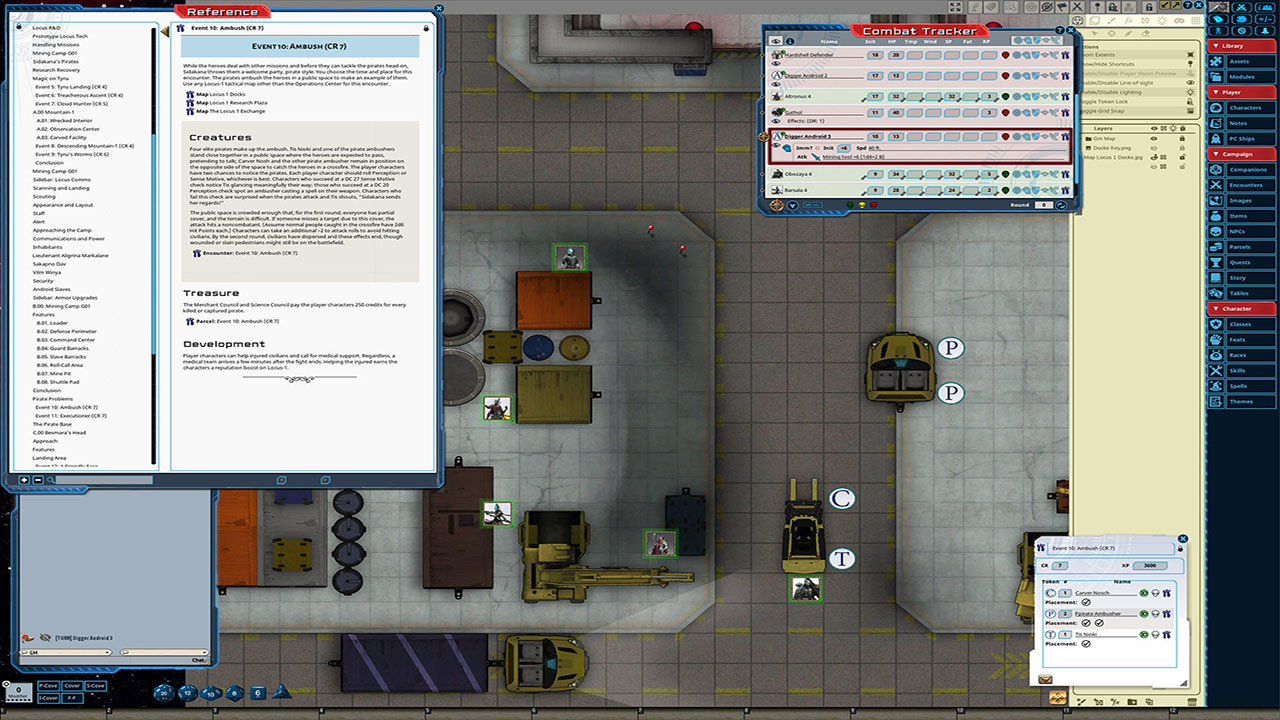Image resolution: width=1280 pixels, height=720 pixels.
Task: Click the expand-all chevron at Combat Tracker bottom
Action: pos(793,205)
